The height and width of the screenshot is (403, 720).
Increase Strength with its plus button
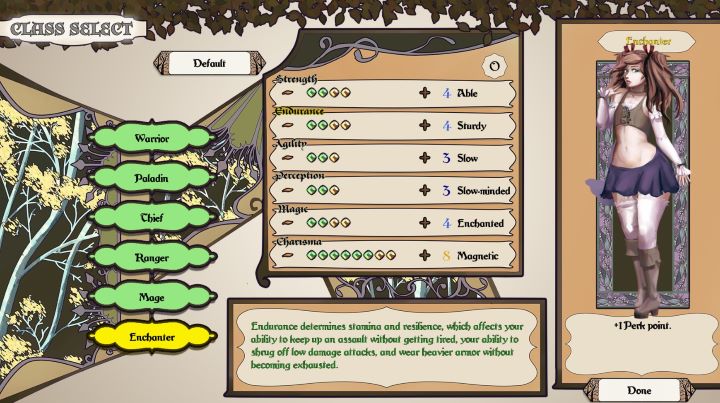(424, 93)
